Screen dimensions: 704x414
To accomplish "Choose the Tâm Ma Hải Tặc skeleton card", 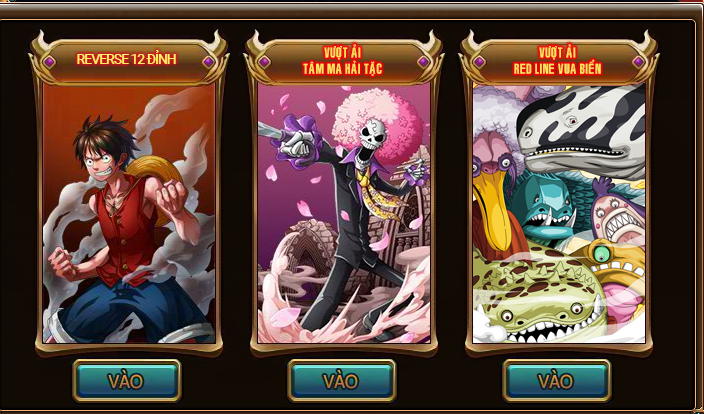I will (x=343, y=212).
